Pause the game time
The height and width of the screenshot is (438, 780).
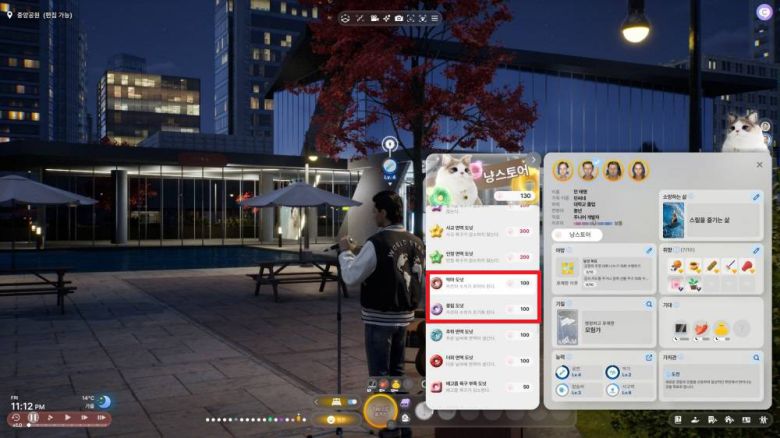33,417
